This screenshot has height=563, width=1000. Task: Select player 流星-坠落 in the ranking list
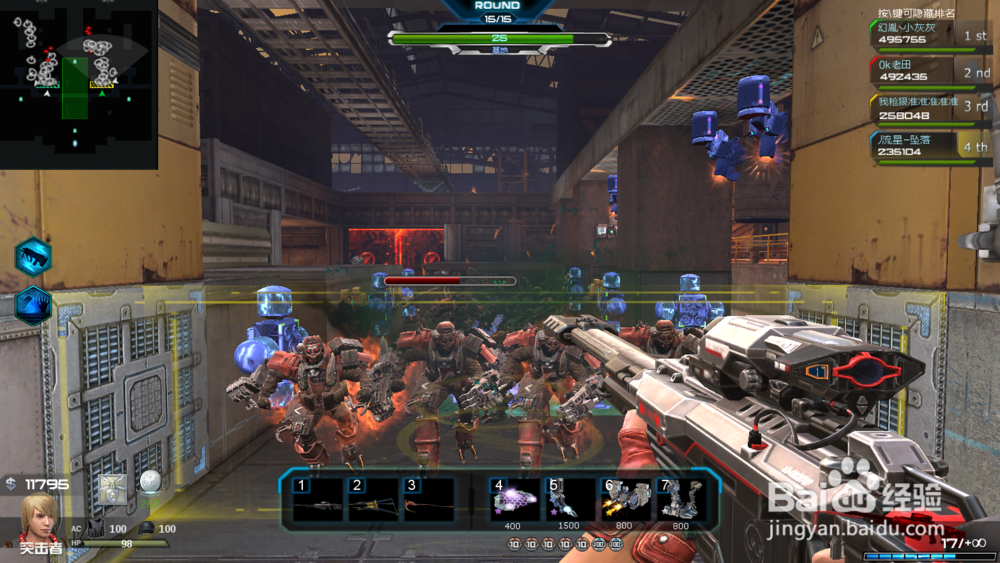coord(930,146)
